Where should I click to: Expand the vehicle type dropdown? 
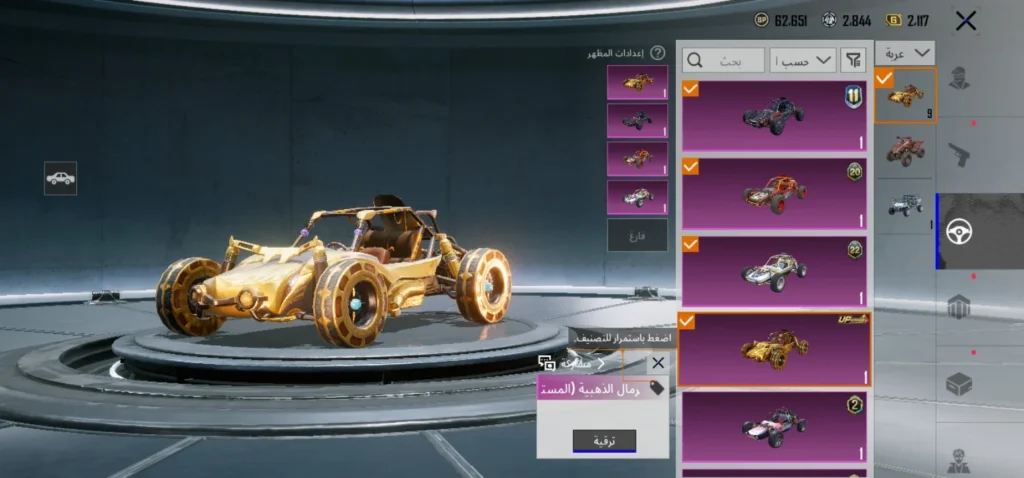pos(904,55)
